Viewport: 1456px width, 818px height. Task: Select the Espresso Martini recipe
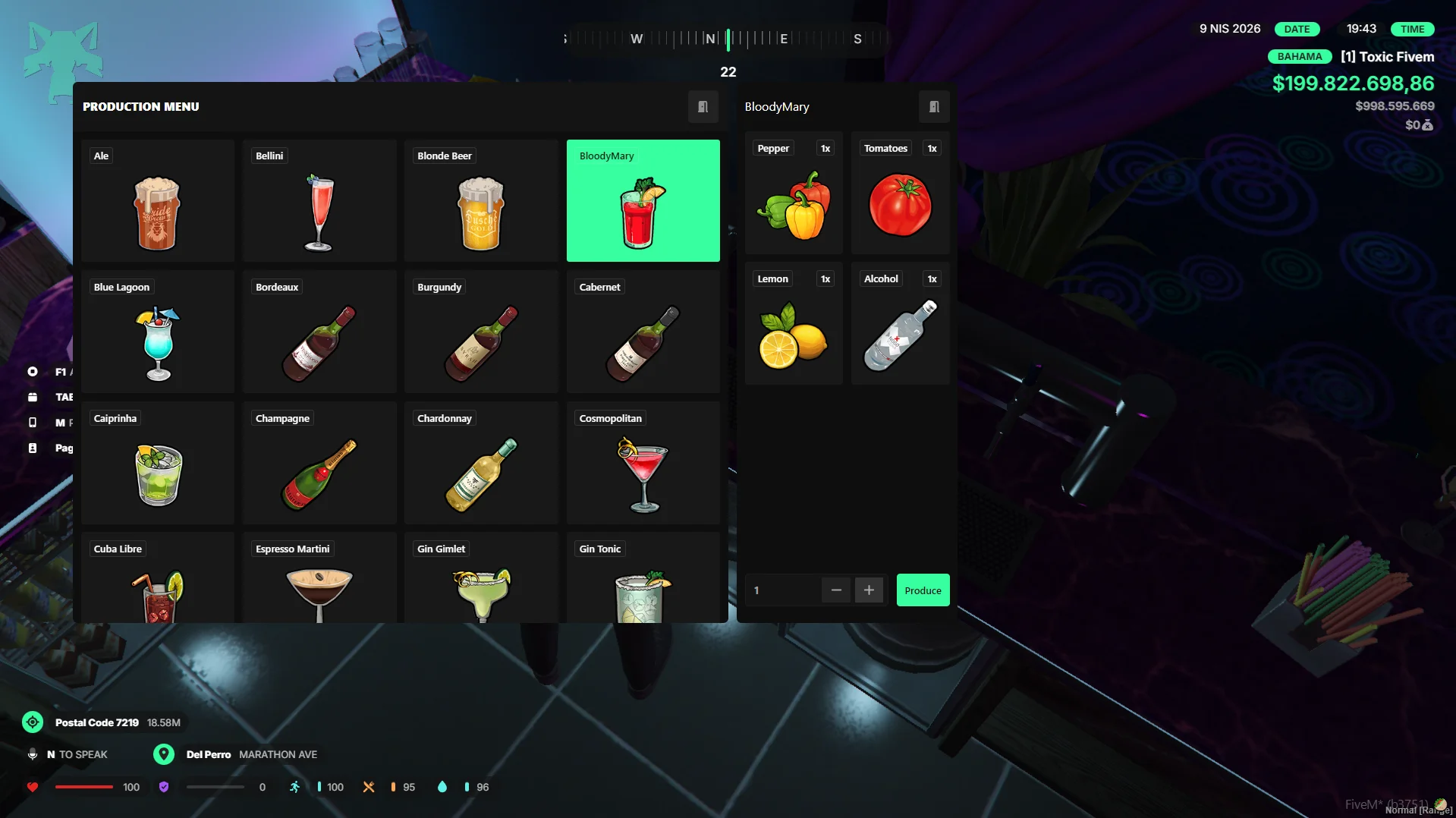click(x=319, y=578)
